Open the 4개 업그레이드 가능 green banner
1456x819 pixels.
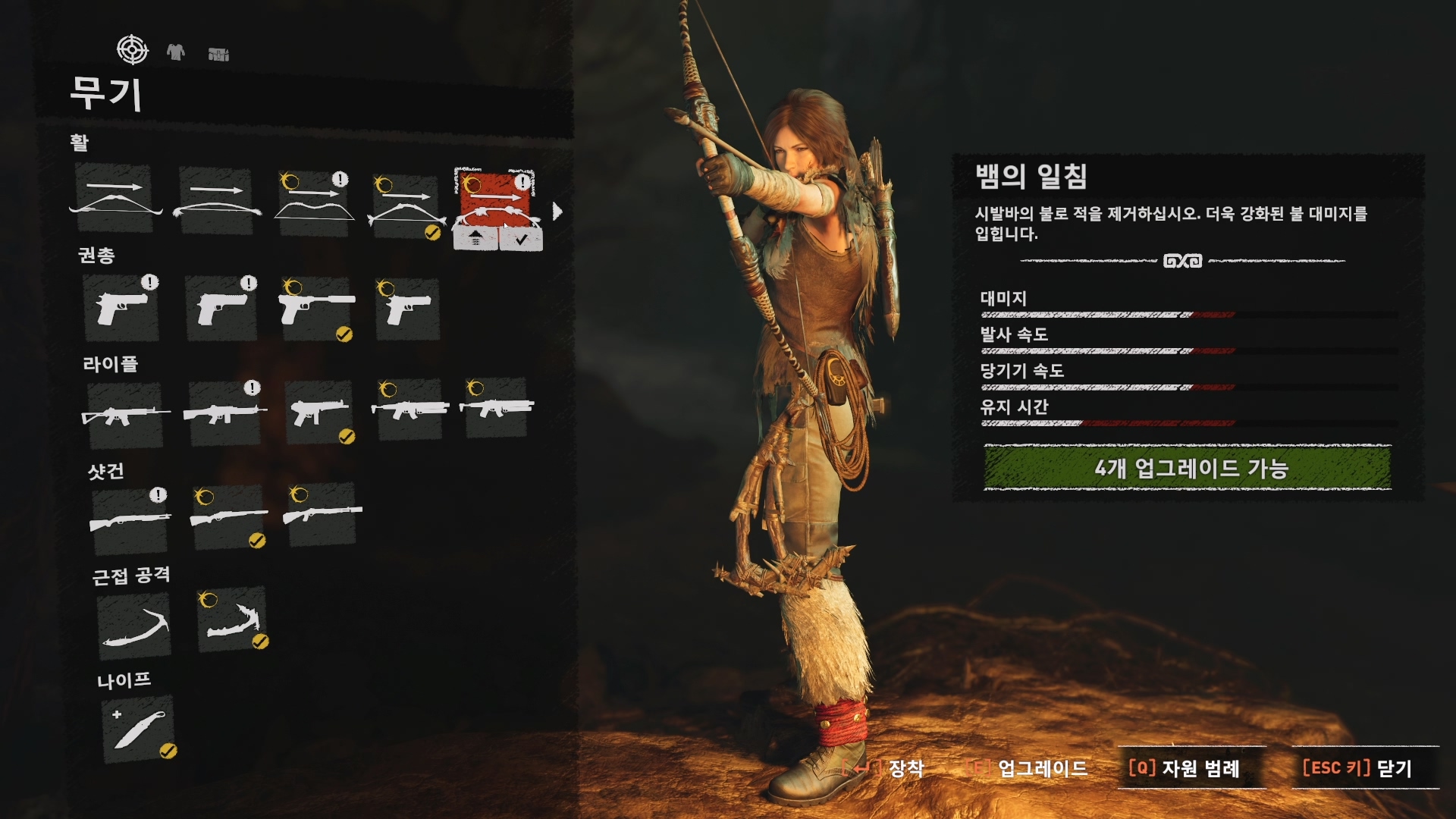pyautogui.click(x=1188, y=468)
